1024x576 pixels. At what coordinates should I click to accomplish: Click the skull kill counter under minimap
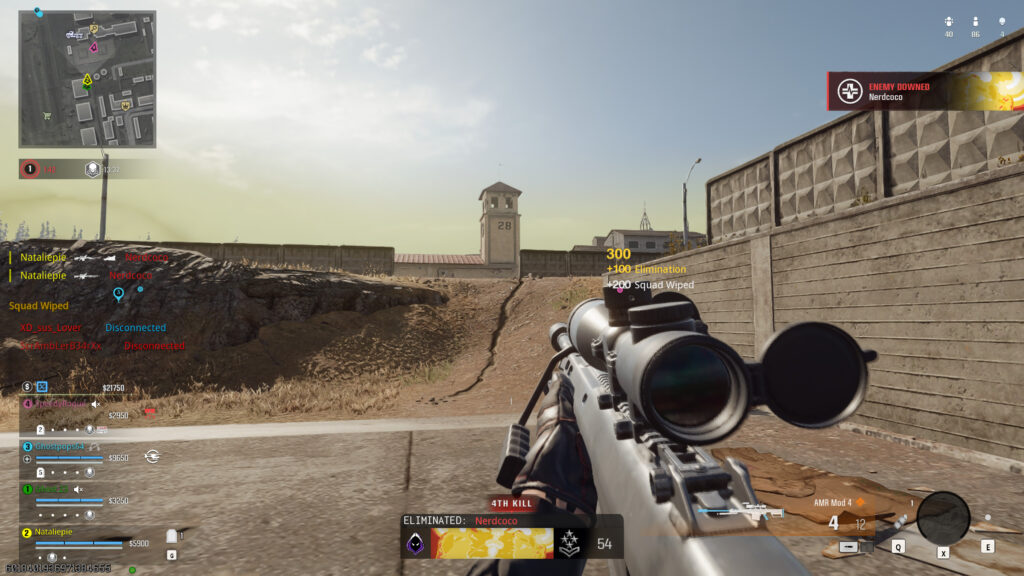pos(30,169)
